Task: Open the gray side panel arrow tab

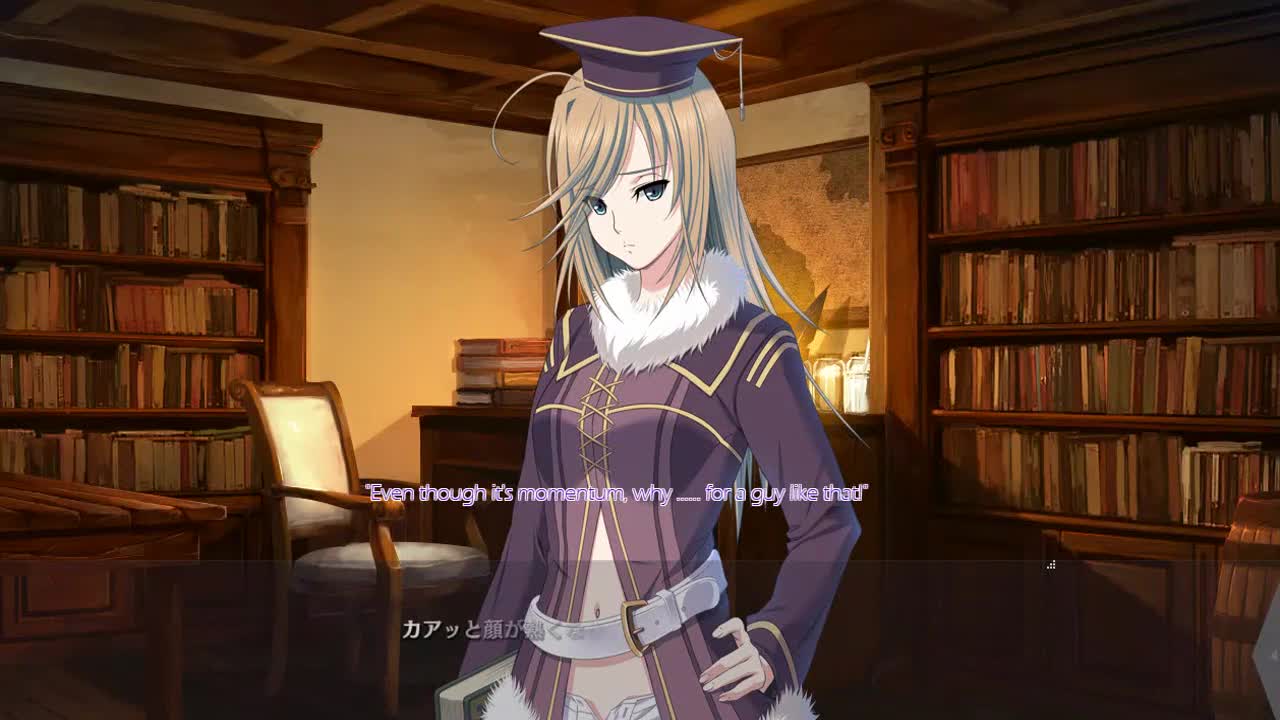Action: point(1271,653)
